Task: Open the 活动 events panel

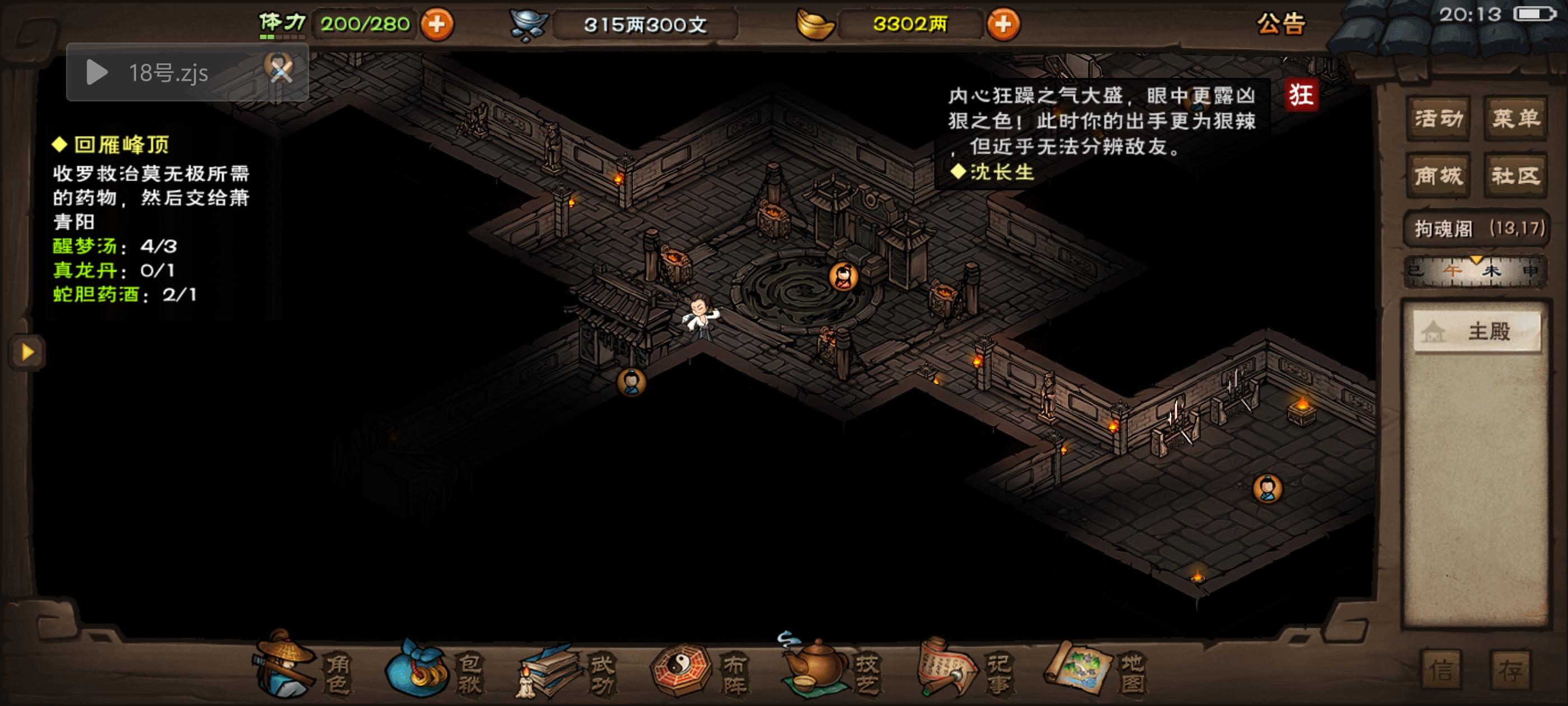Action: click(1438, 118)
